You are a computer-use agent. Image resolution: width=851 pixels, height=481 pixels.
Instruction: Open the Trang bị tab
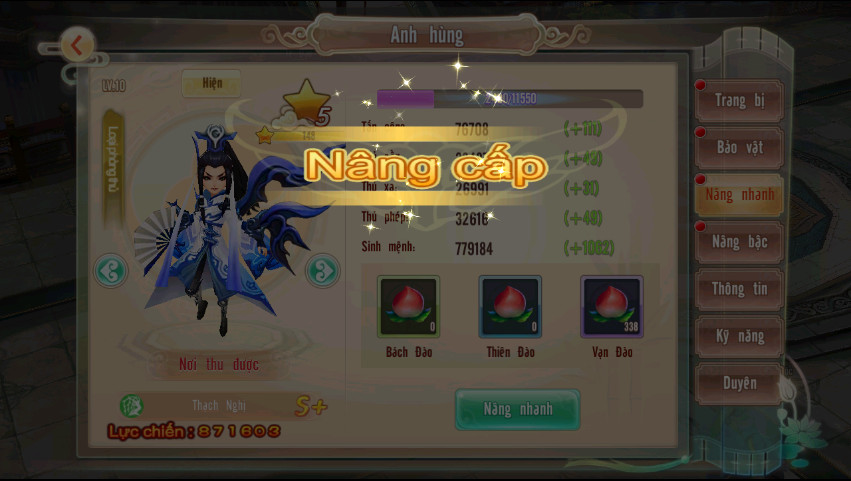(739, 100)
